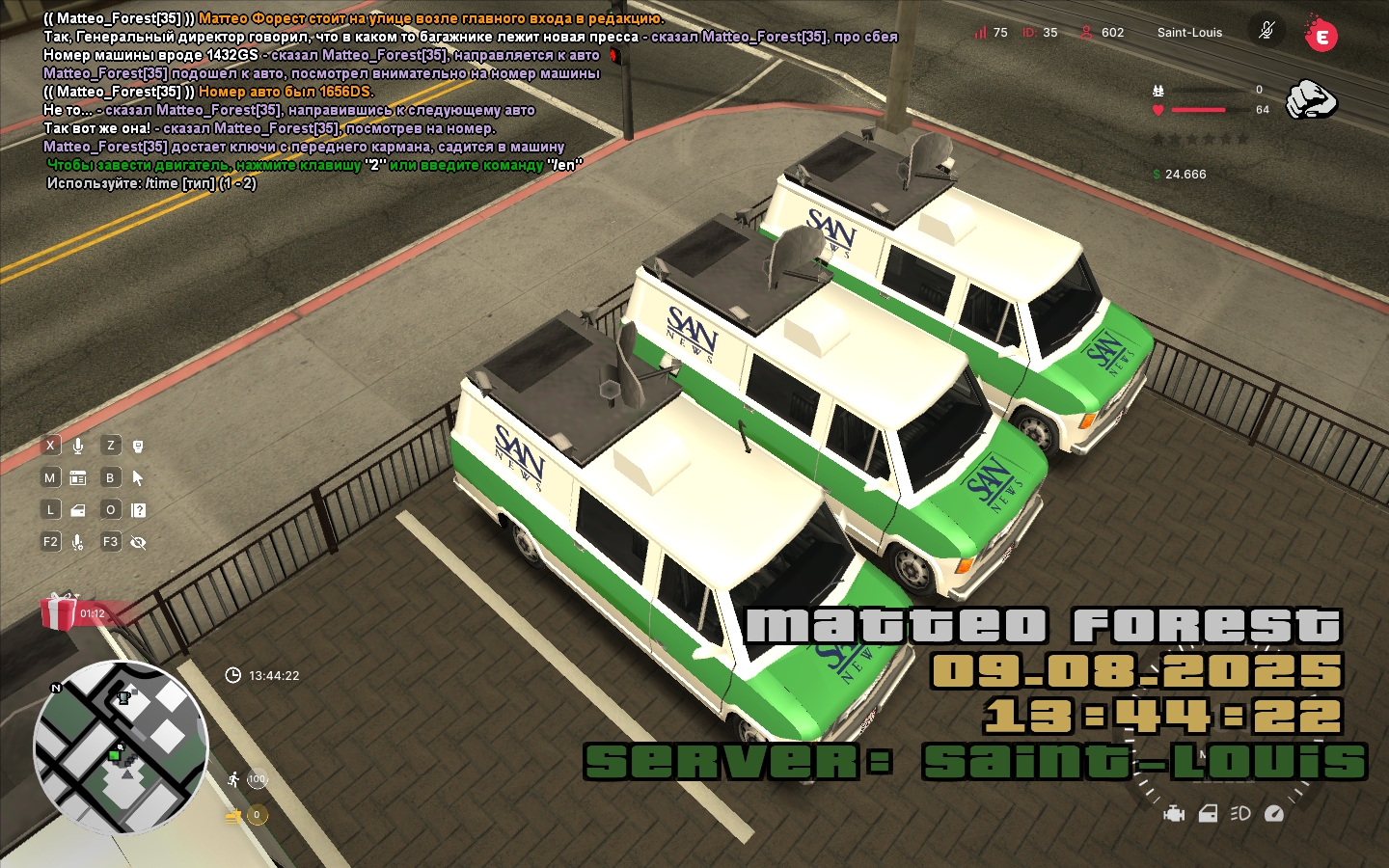Image resolution: width=1389 pixels, height=868 pixels.
Task: Click the car door lock icon
Action: [x=78, y=510]
